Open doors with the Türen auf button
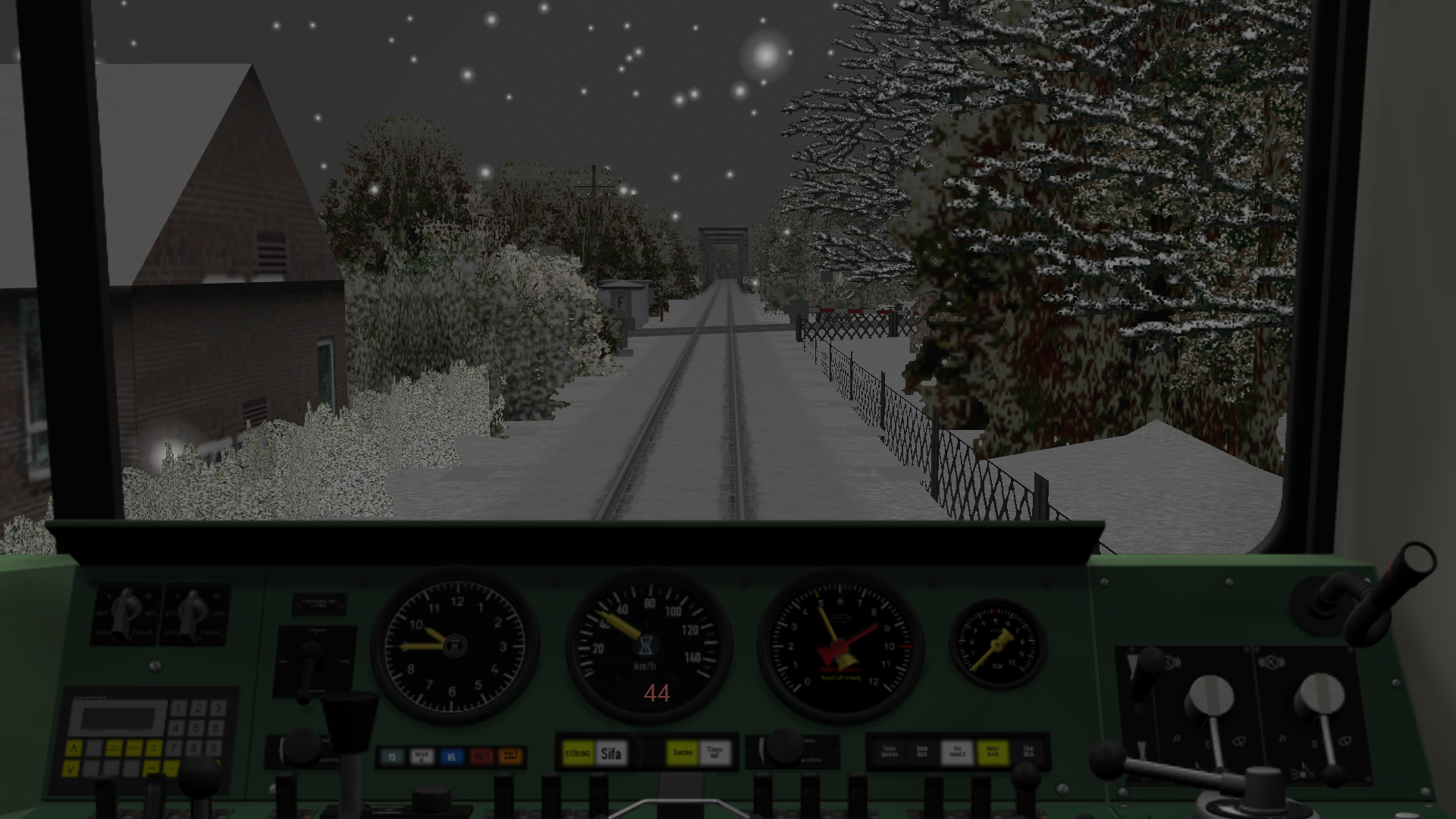 pyautogui.click(x=714, y=753)
